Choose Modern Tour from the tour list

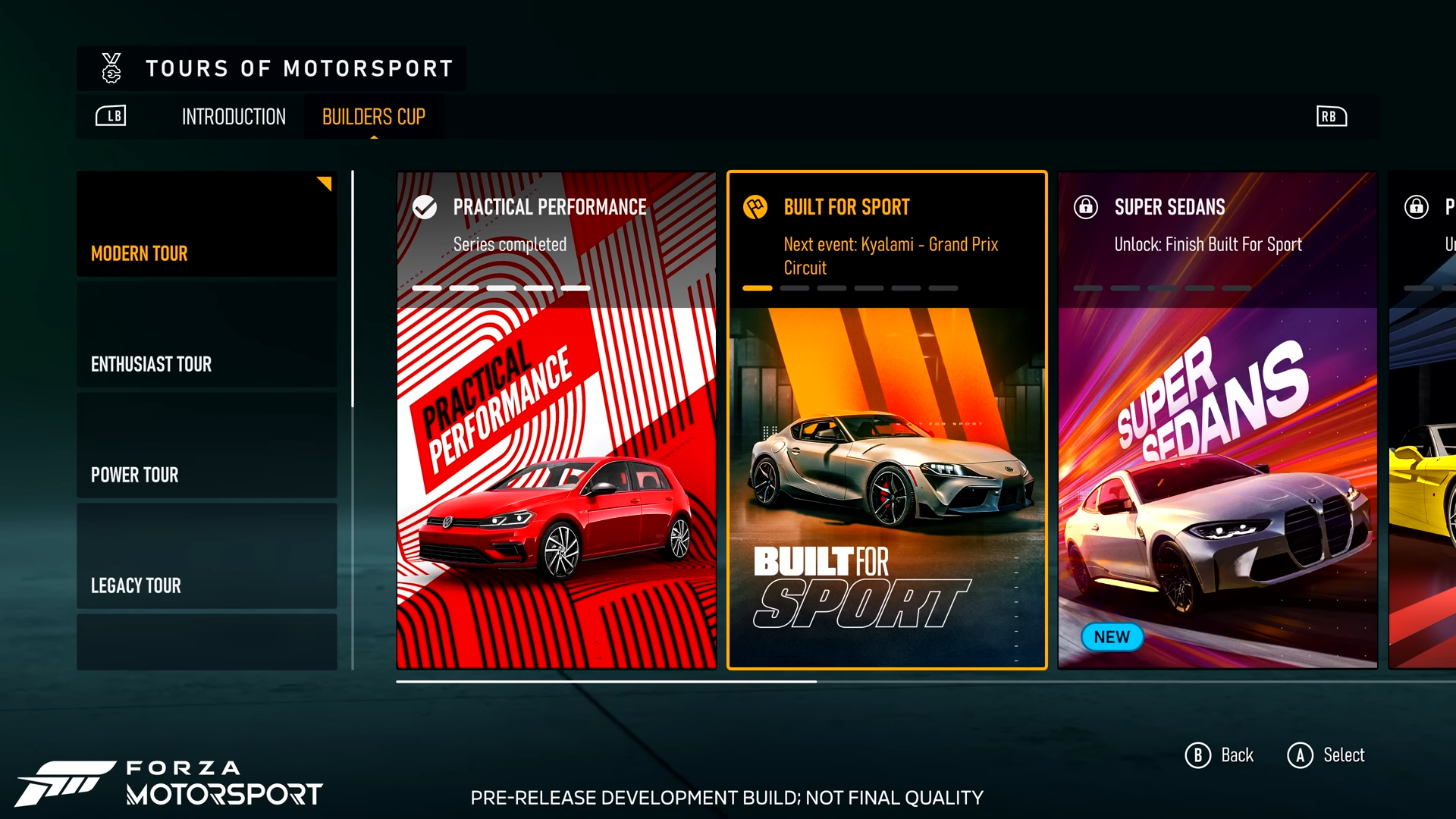pyautogui.click(x=207, y=224)
